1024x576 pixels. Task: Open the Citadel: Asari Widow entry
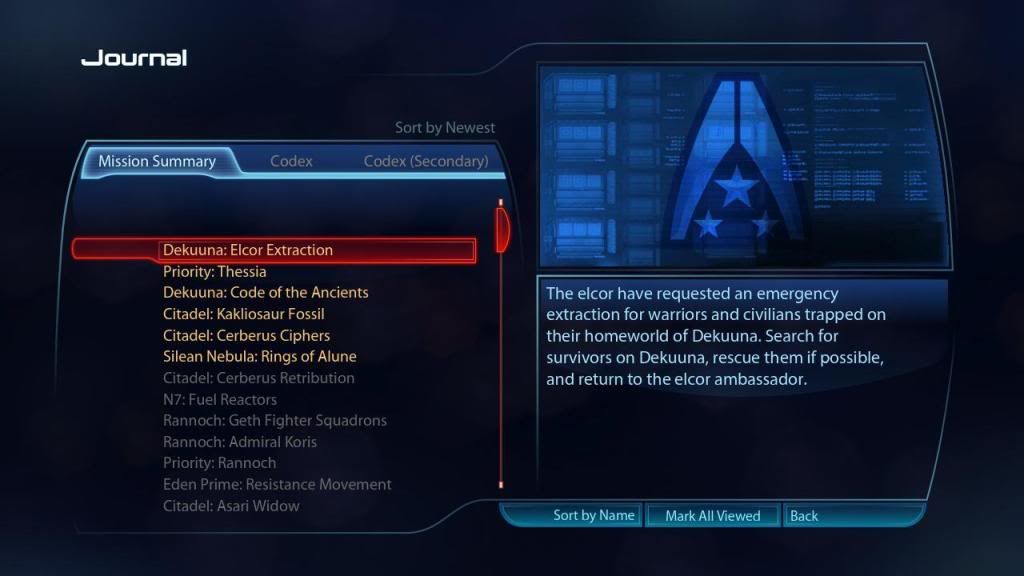(x=231, y=506)
